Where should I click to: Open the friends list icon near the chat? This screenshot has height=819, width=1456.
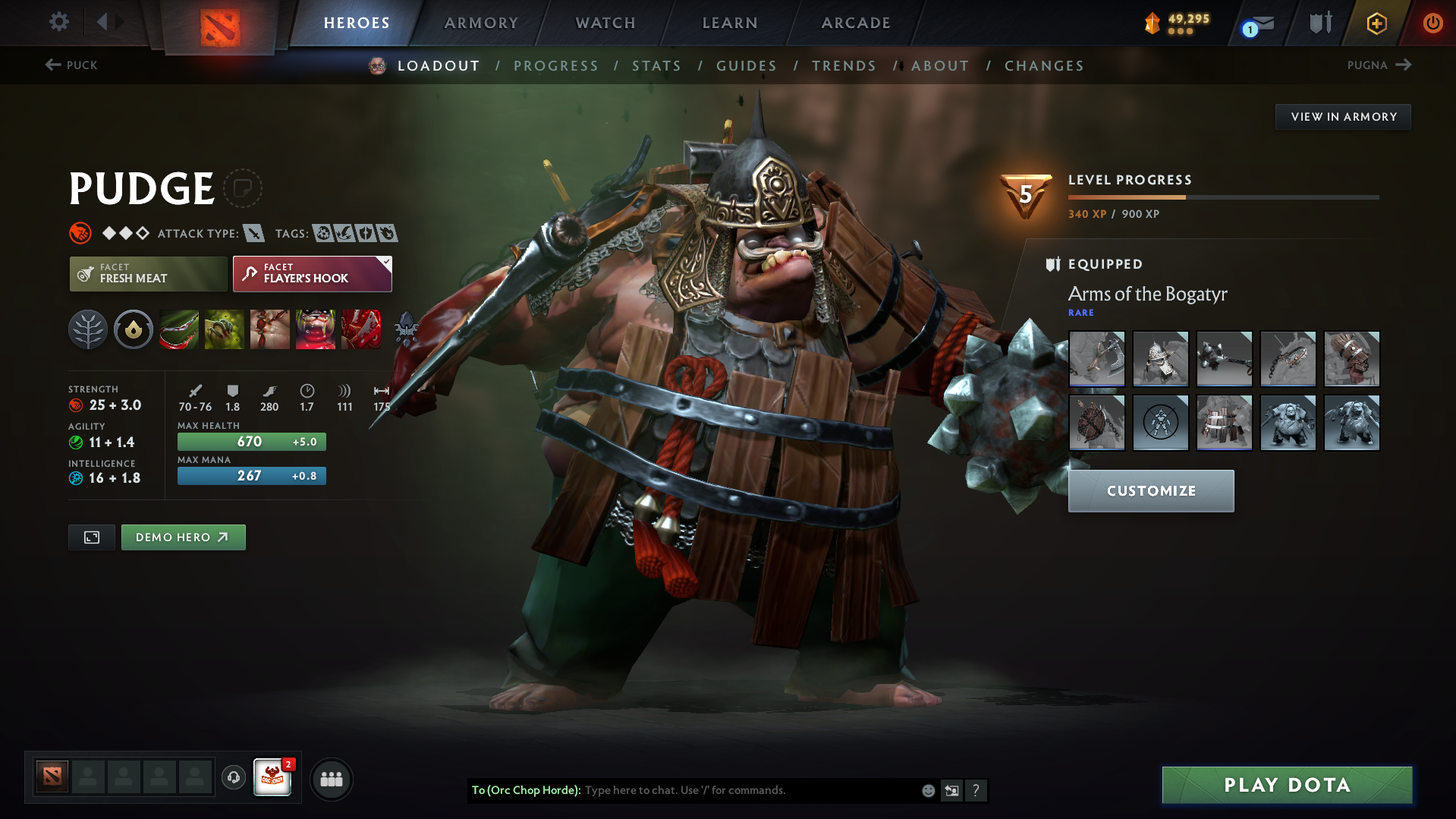coord(332,779)
